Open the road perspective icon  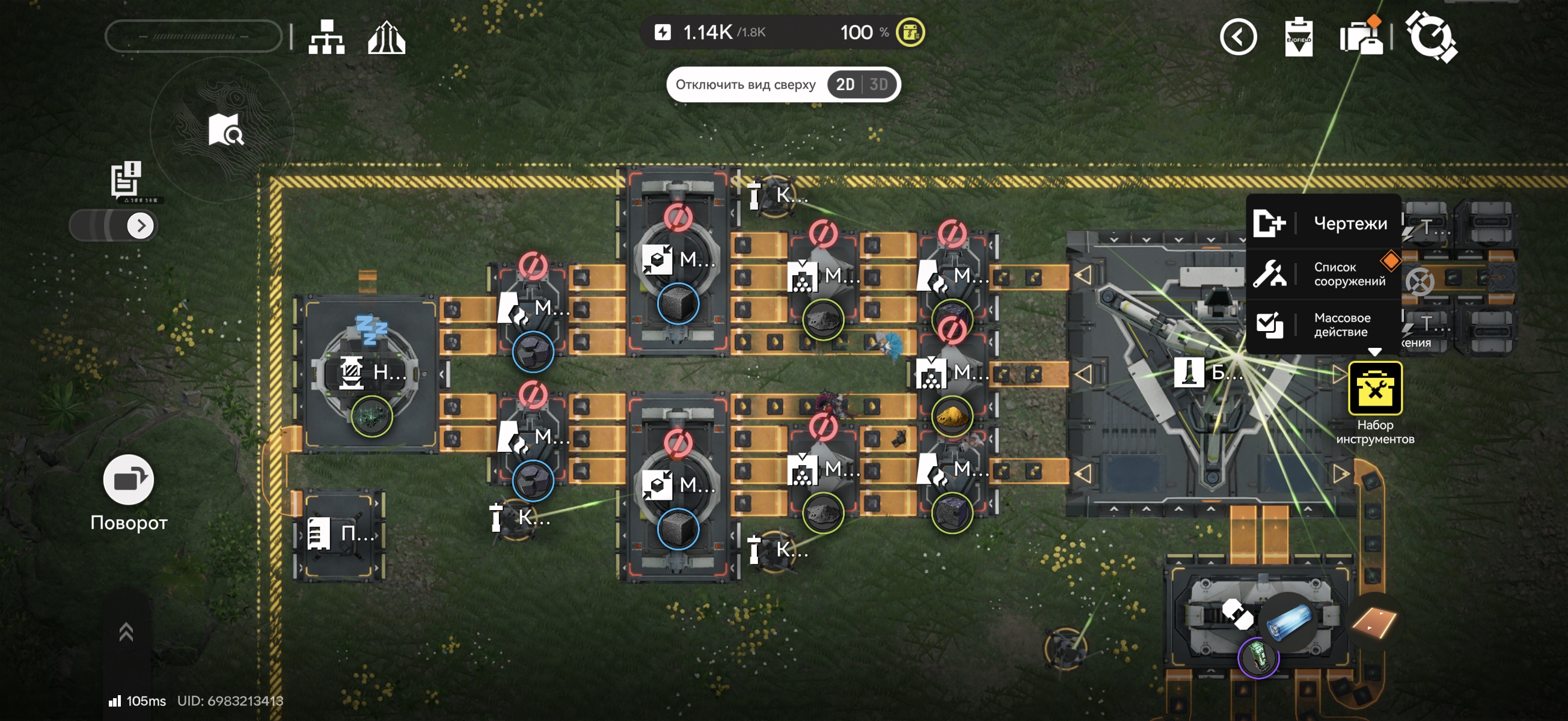coord(387,38)
